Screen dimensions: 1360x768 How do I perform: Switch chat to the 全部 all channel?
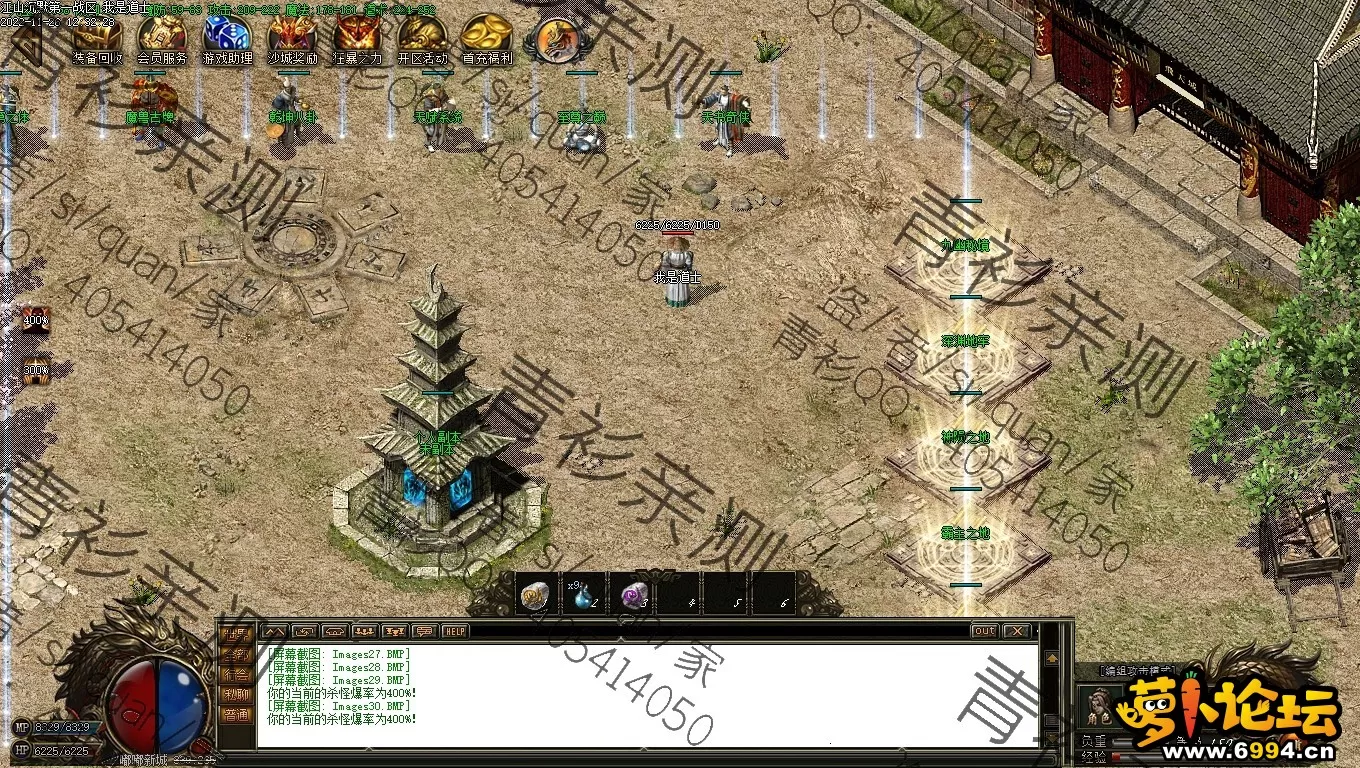click(237, 654)
